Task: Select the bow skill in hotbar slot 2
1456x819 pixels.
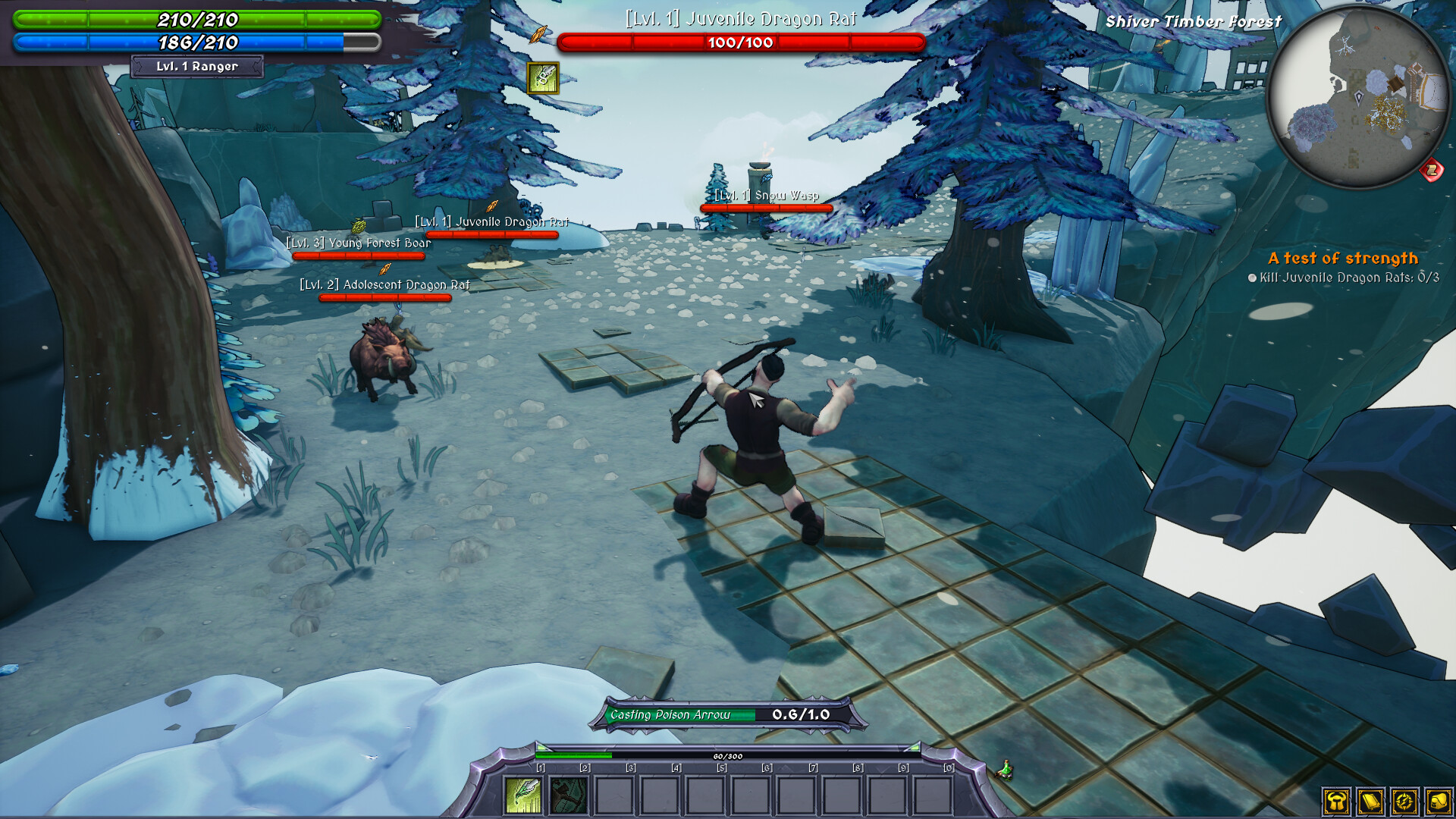Action: (567, 796)
